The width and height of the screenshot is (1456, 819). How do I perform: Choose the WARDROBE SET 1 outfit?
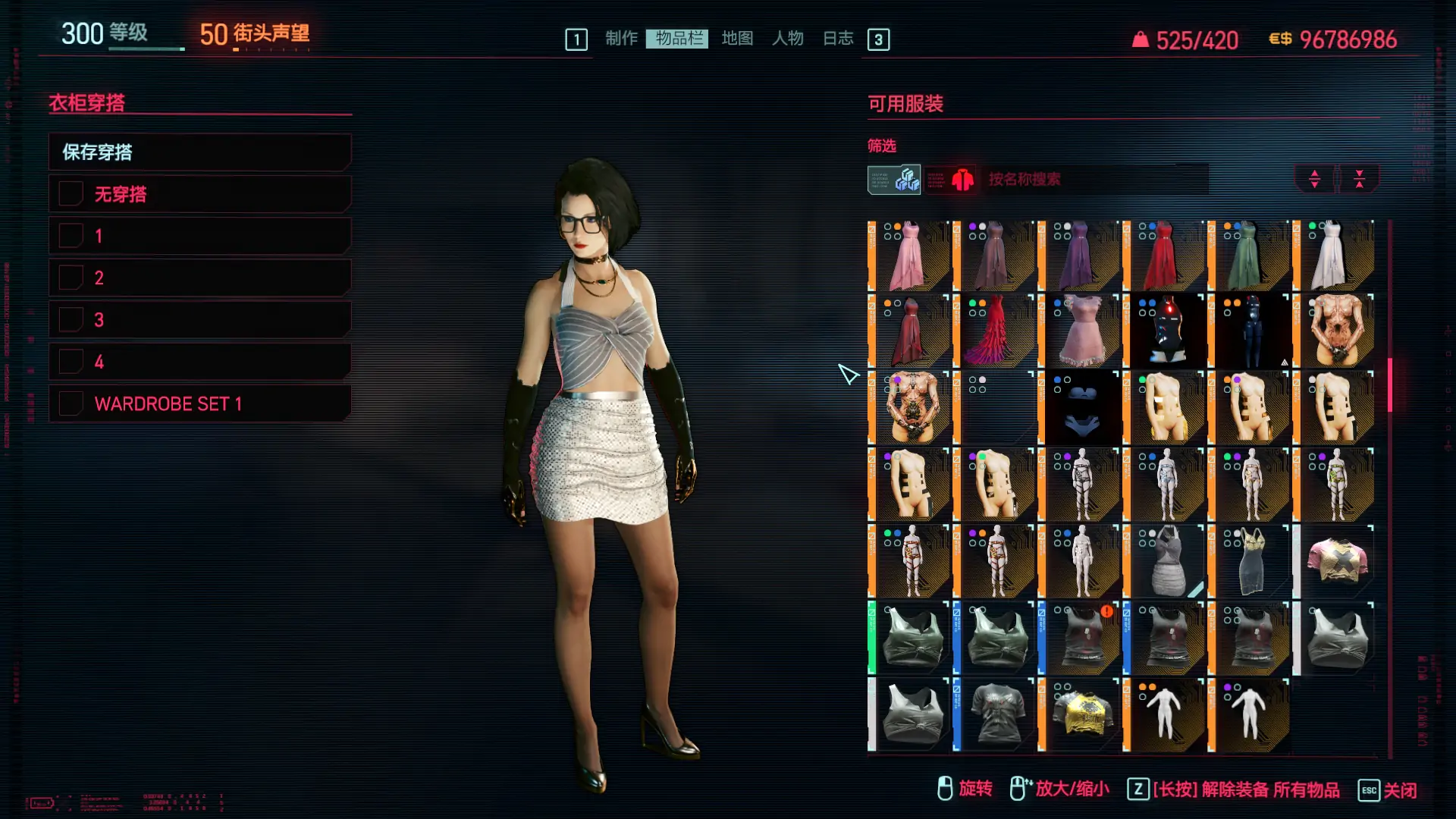(x=199, y=403)
